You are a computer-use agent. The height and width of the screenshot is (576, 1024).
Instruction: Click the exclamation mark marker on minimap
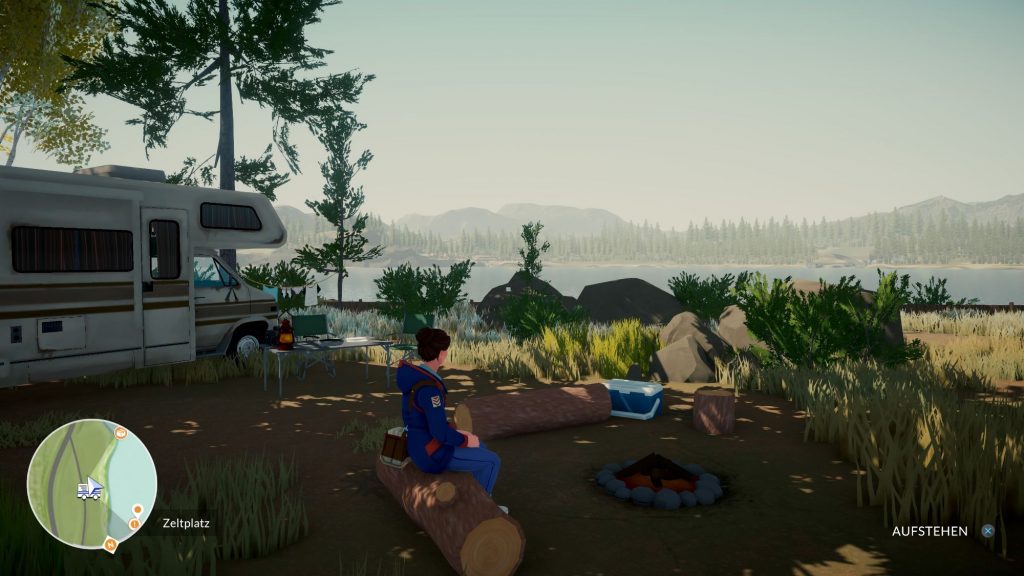point(134,523)
